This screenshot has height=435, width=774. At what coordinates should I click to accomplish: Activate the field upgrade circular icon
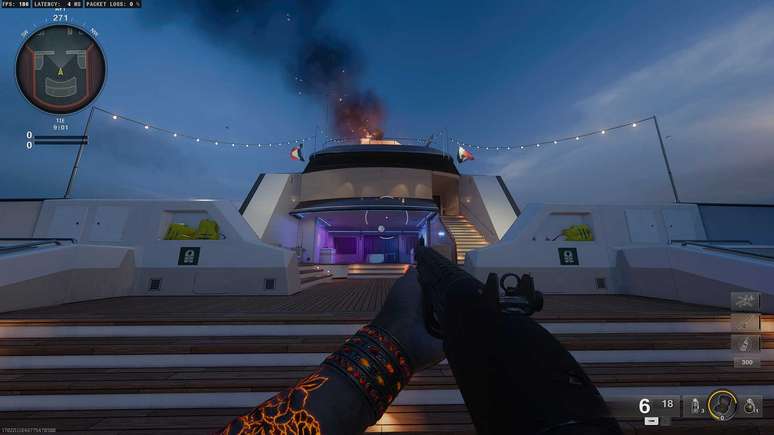point(720,404)
